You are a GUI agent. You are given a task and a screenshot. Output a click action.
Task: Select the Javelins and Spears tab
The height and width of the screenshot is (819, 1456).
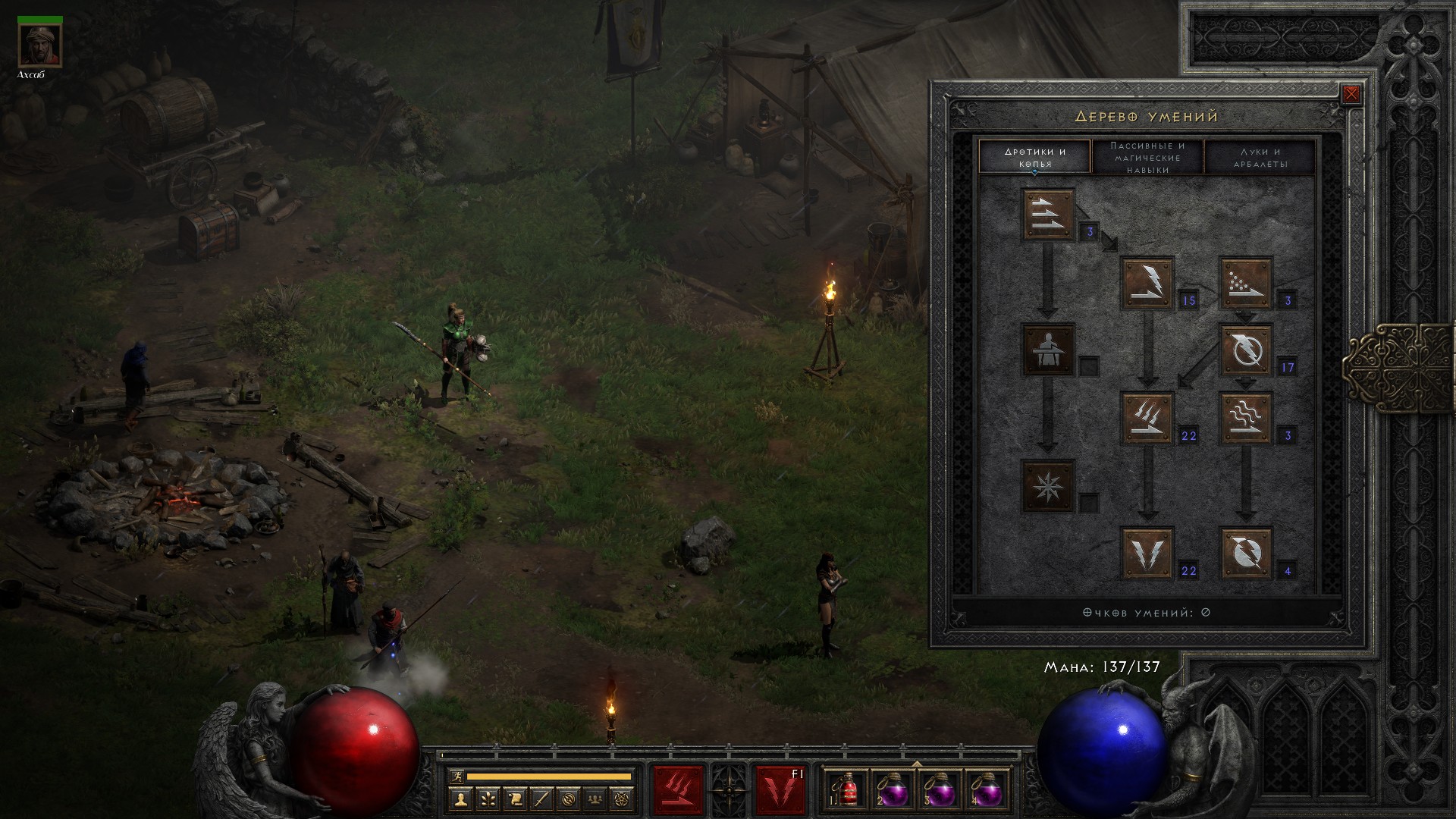(1034, 157)
